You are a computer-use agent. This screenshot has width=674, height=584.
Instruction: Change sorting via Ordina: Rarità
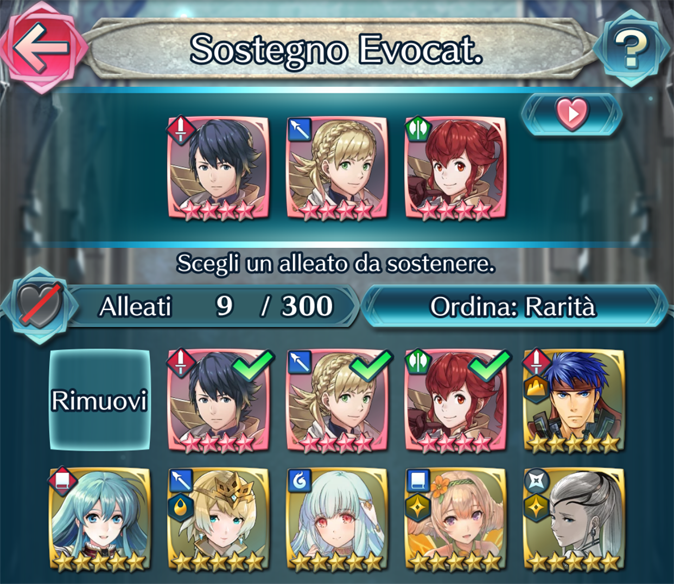click(512, 306)
